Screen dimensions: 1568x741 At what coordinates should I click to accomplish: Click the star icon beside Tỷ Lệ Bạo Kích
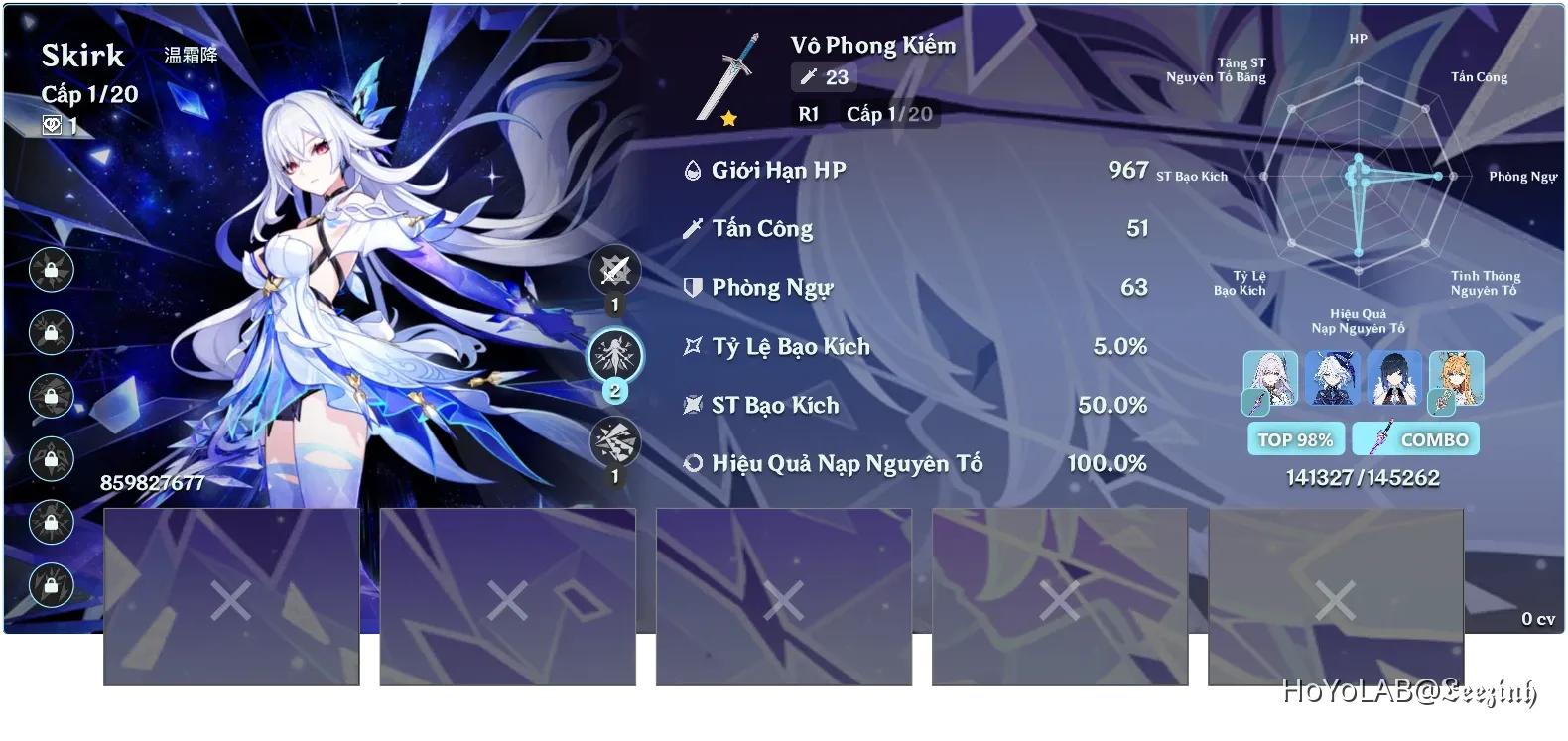(x=692, y=345)
